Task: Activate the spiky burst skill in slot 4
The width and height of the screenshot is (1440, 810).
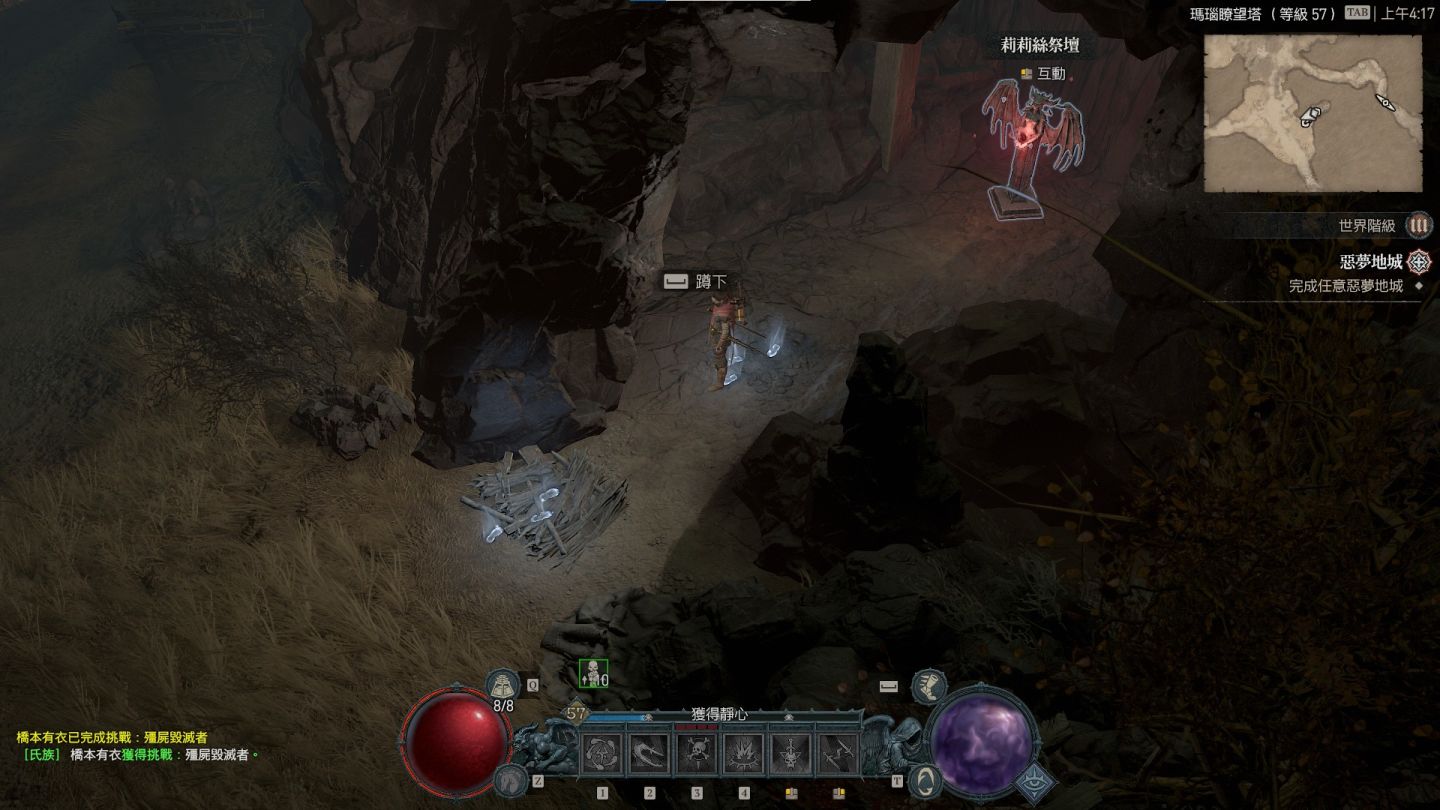Action: 744,754
